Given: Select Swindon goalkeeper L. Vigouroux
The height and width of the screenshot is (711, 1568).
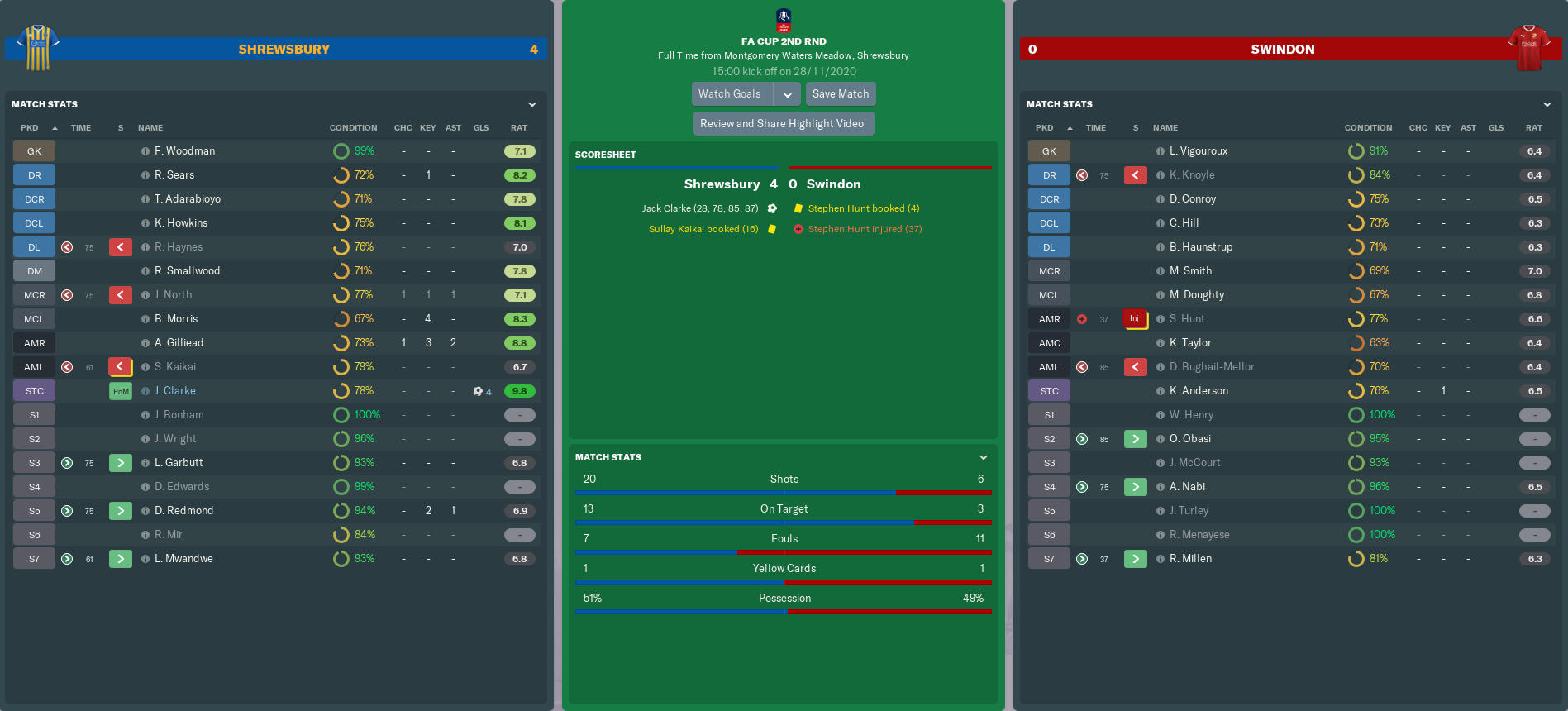Looking at the screenshot, I should coord(1199,151).
